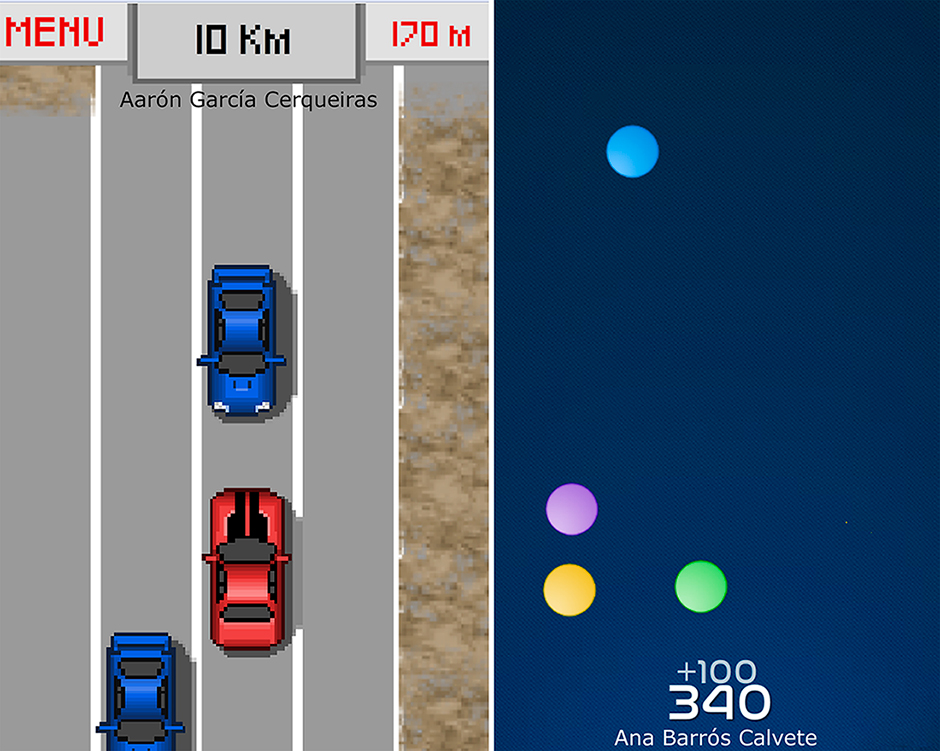Tap the purple bubble
Image resolution: width=940 pixels, height=751 pixels.
(572, 509)
